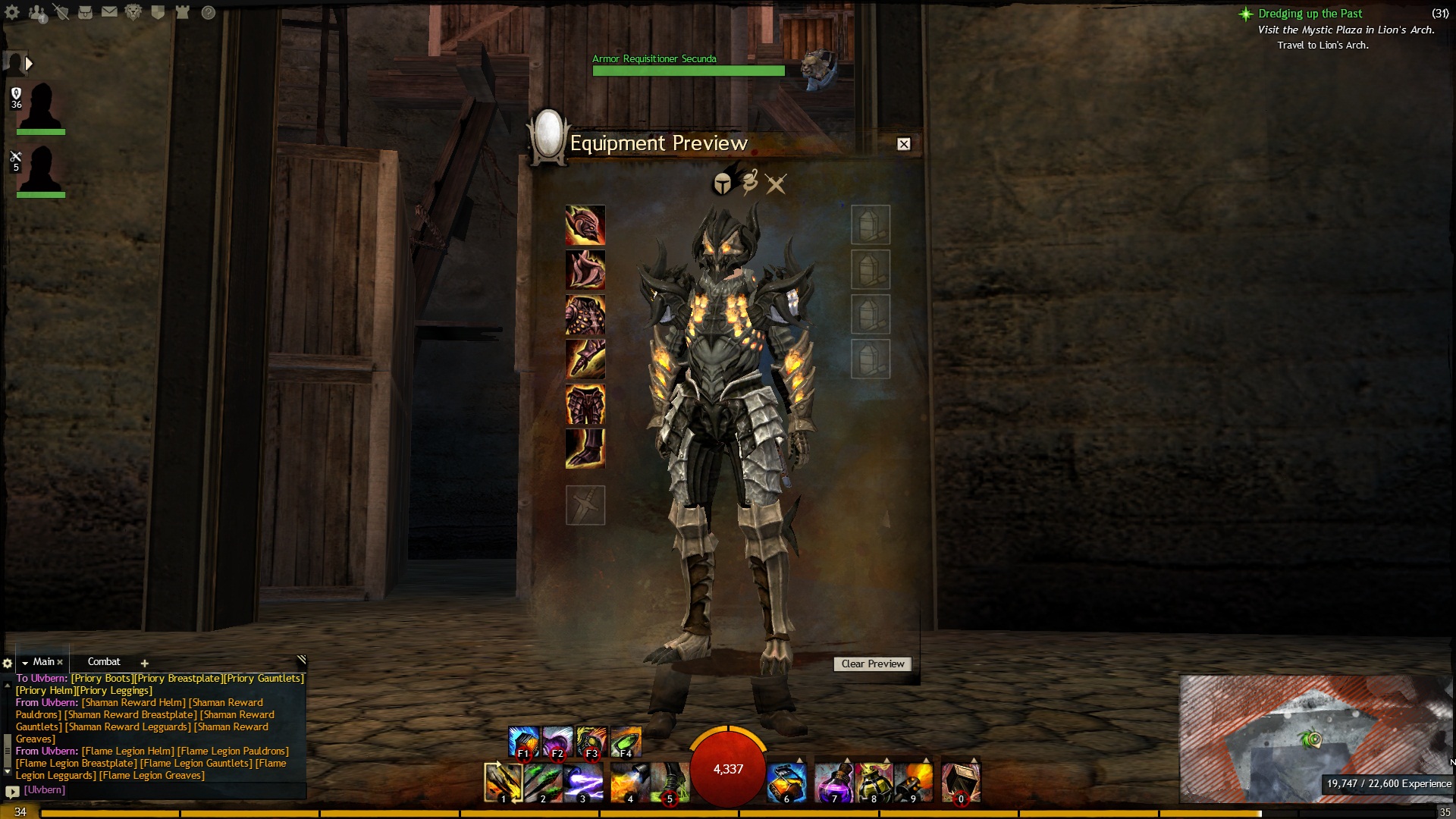Add a new chat tab
Screen dimensions: 1456x819
click(144, 663)
